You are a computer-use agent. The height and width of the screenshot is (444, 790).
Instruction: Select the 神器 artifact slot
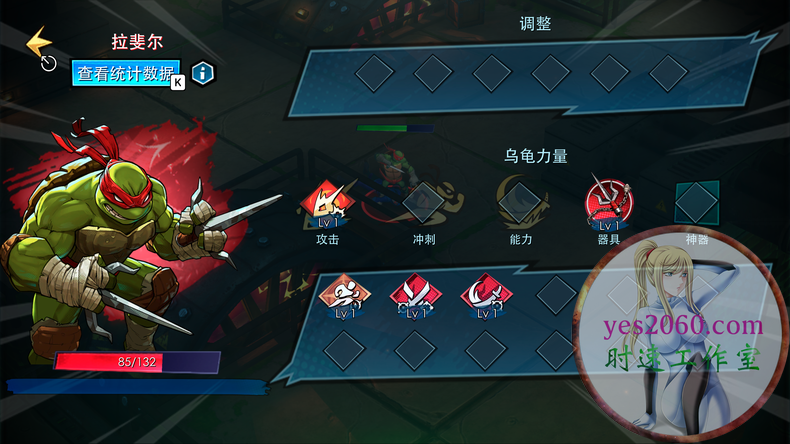[x=696, y=203]
